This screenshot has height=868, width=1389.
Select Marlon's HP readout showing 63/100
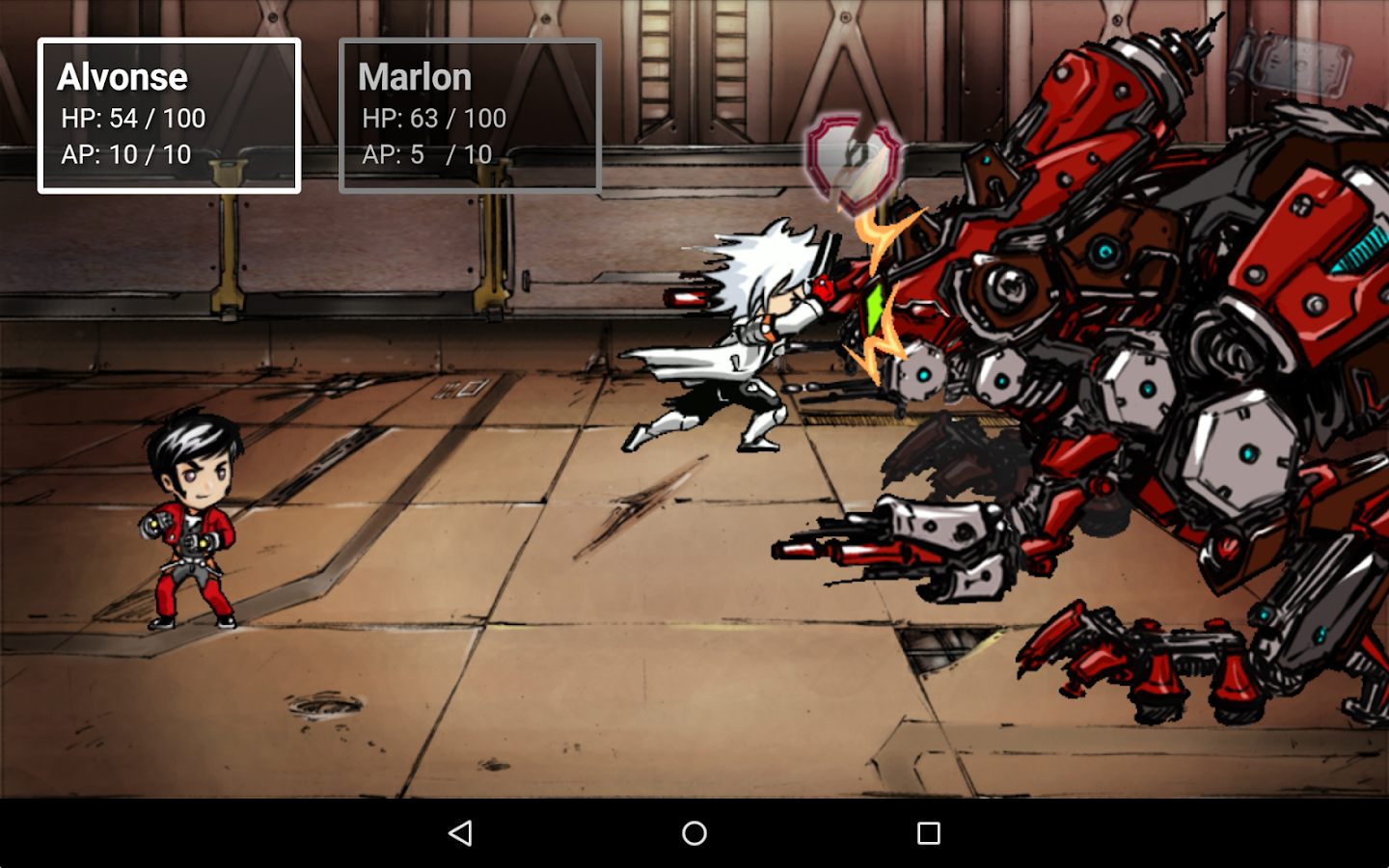[434, 118]
